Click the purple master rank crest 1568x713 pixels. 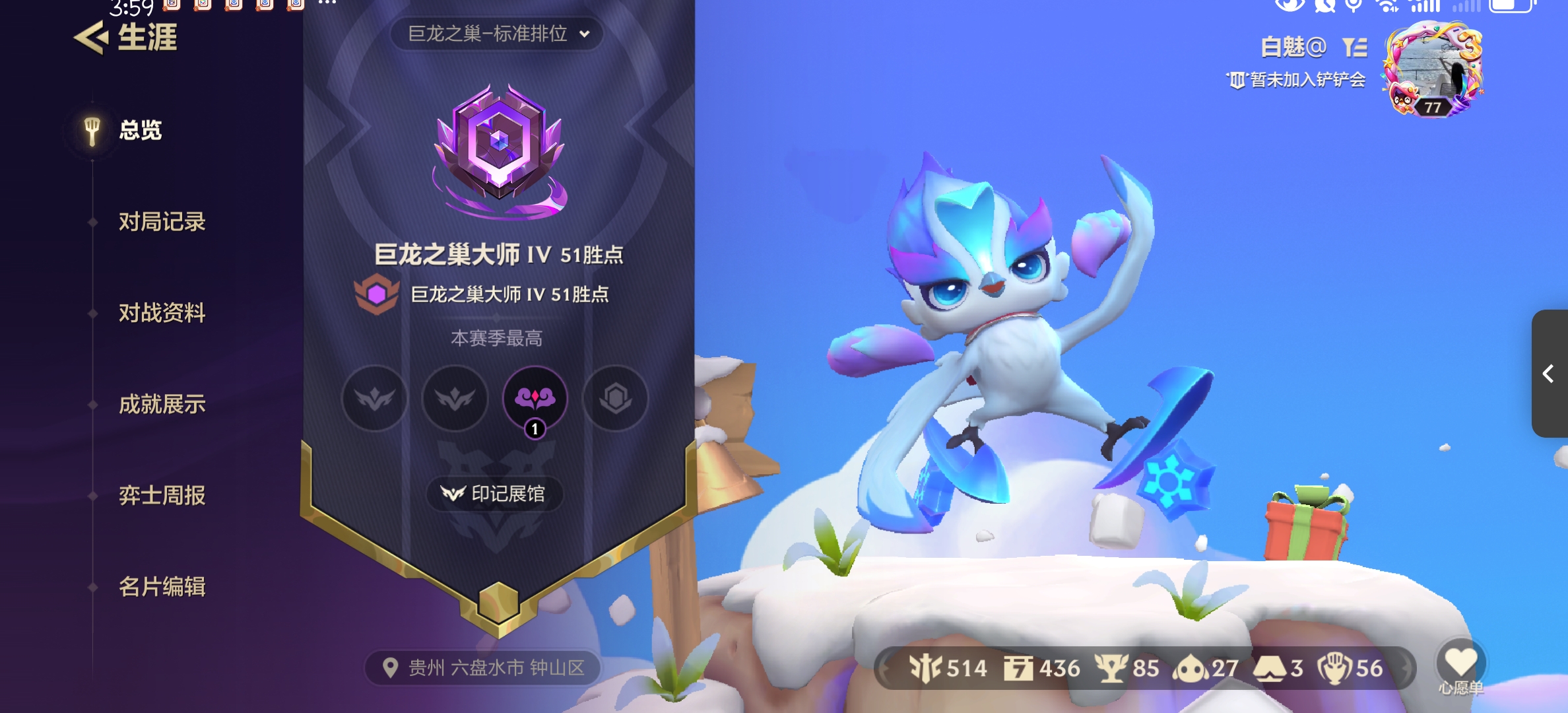pyautogui.click(x=500, y=151)
